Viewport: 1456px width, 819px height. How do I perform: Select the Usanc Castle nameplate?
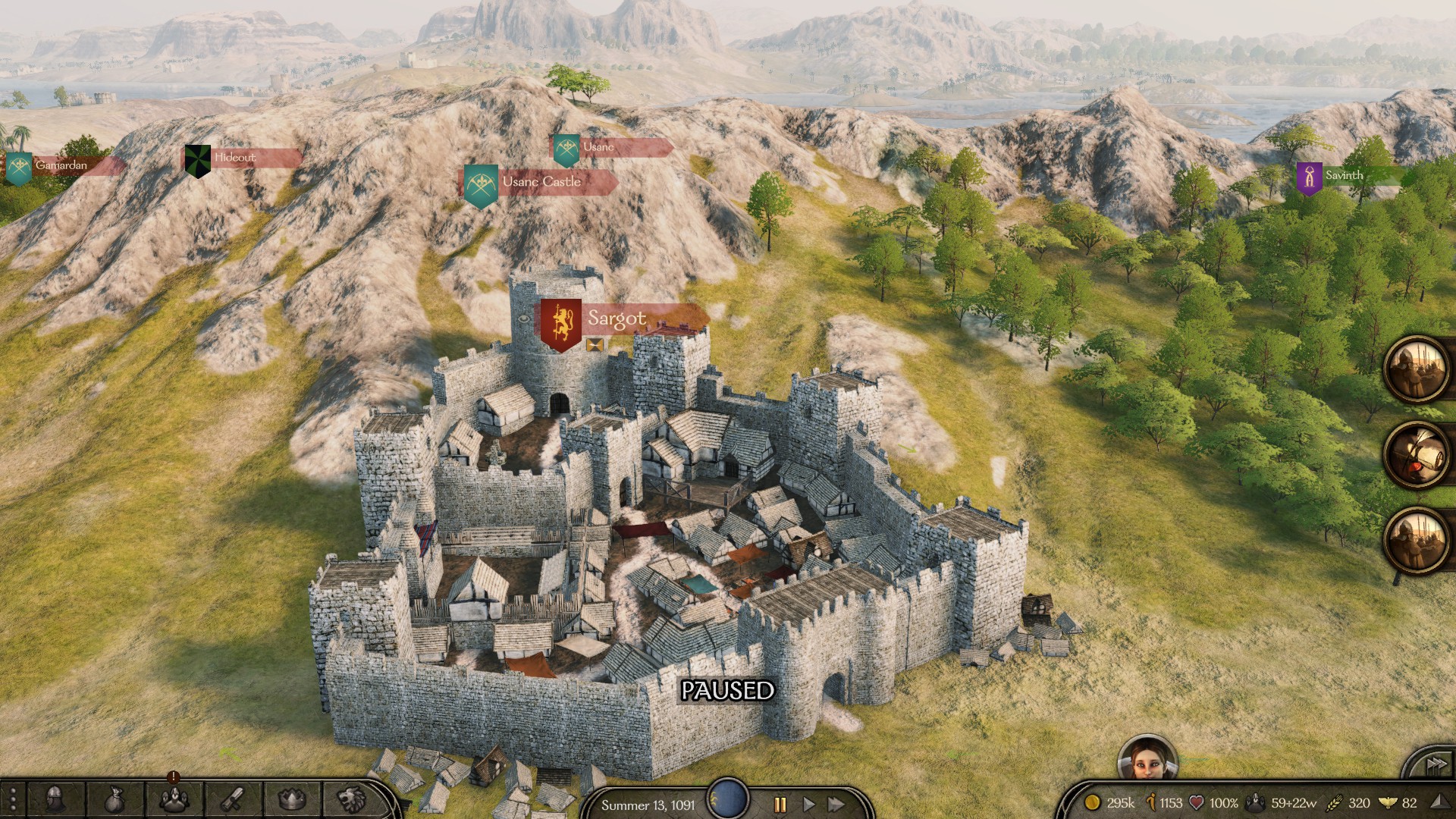coord(541,182)
